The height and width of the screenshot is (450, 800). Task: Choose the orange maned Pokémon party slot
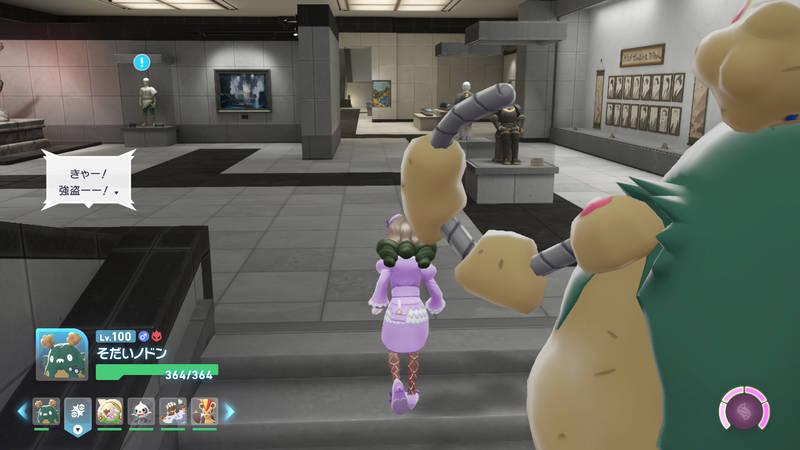point(204,411)
